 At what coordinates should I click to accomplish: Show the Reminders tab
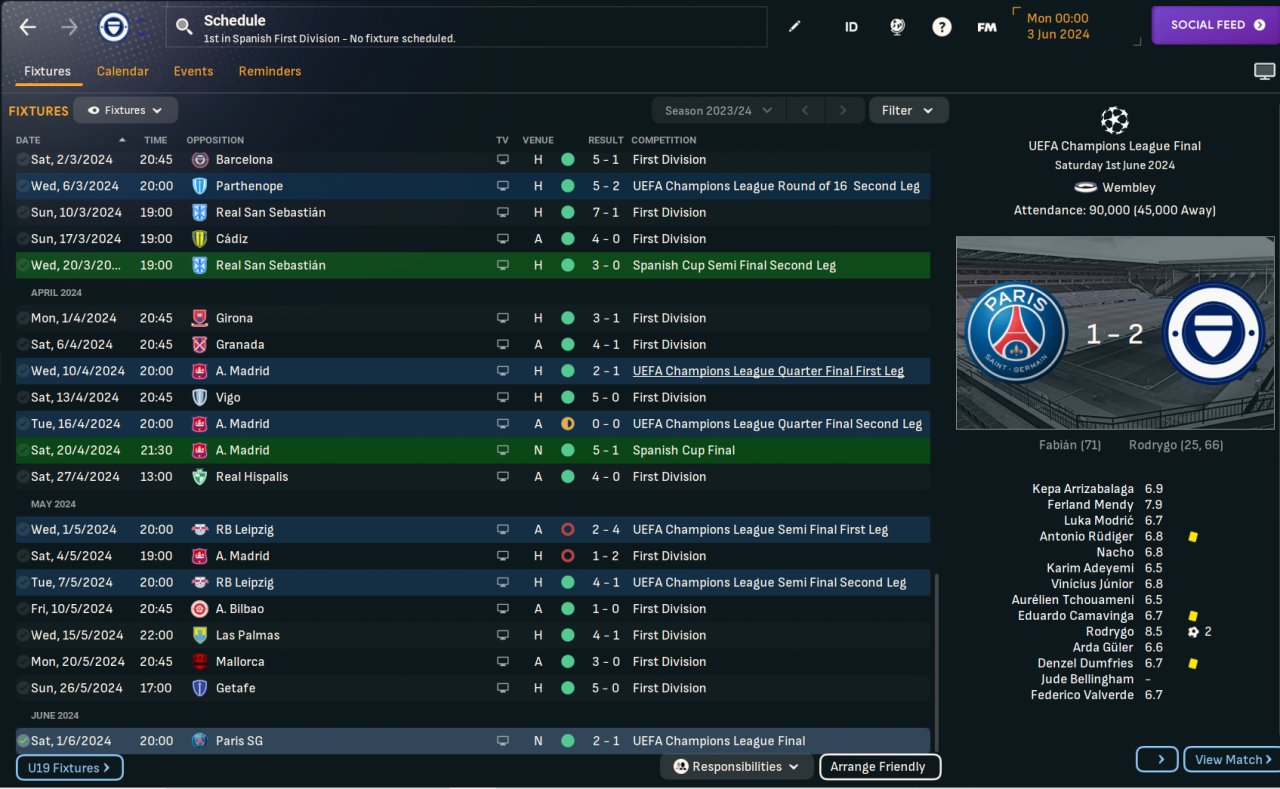269,71
